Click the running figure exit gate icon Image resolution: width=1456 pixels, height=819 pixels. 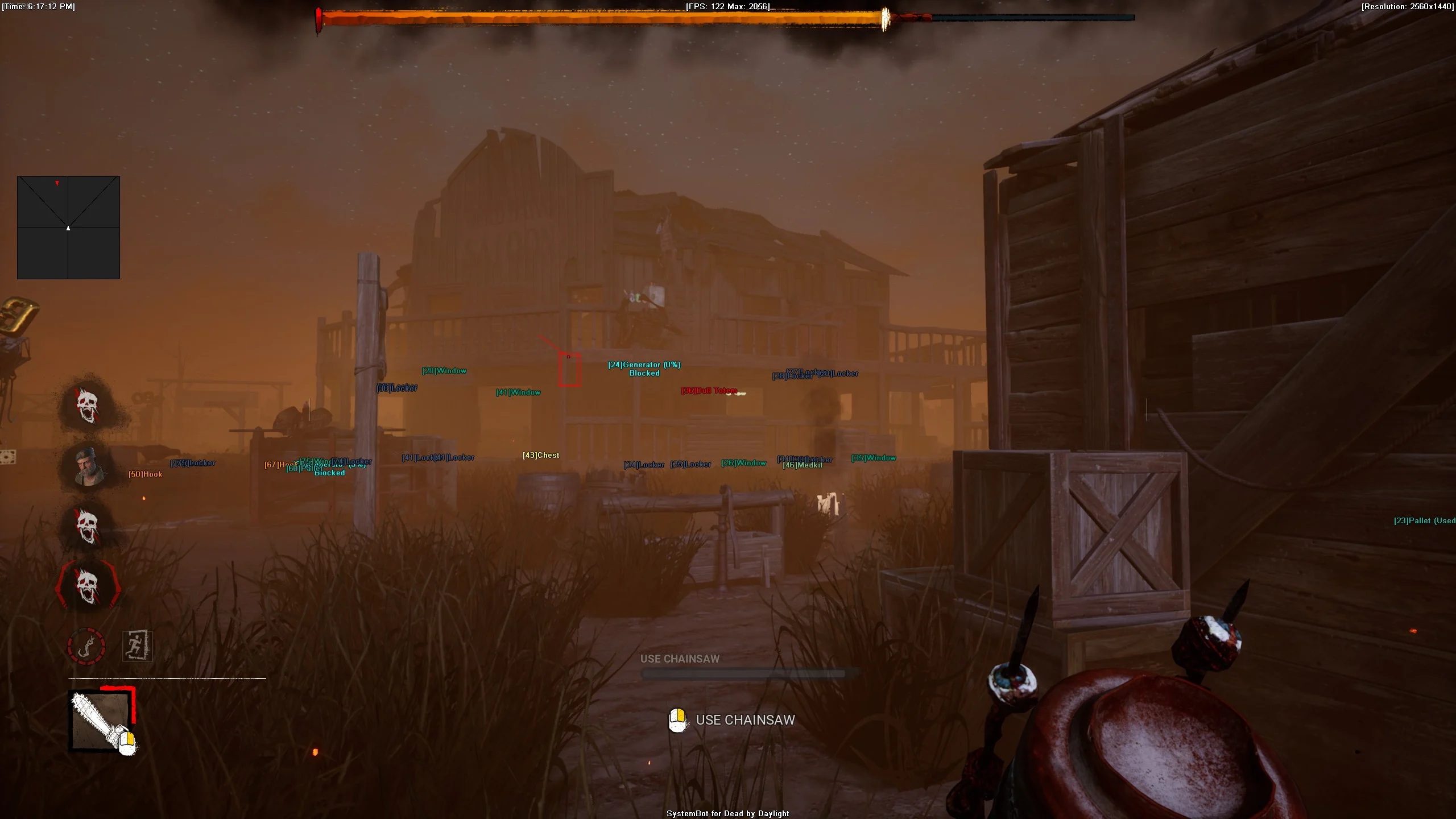click(138, 646)
